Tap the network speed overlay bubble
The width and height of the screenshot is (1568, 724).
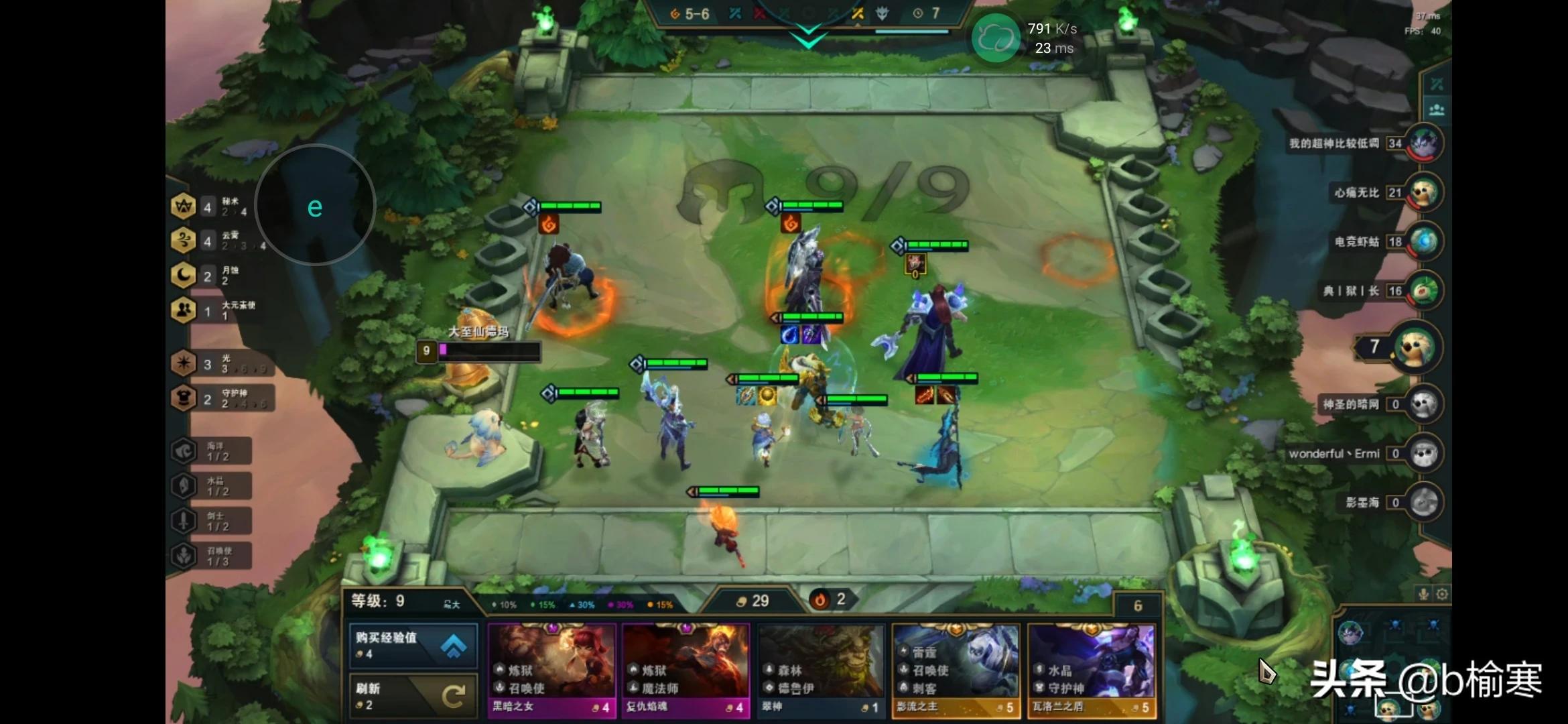pos(996,39)
